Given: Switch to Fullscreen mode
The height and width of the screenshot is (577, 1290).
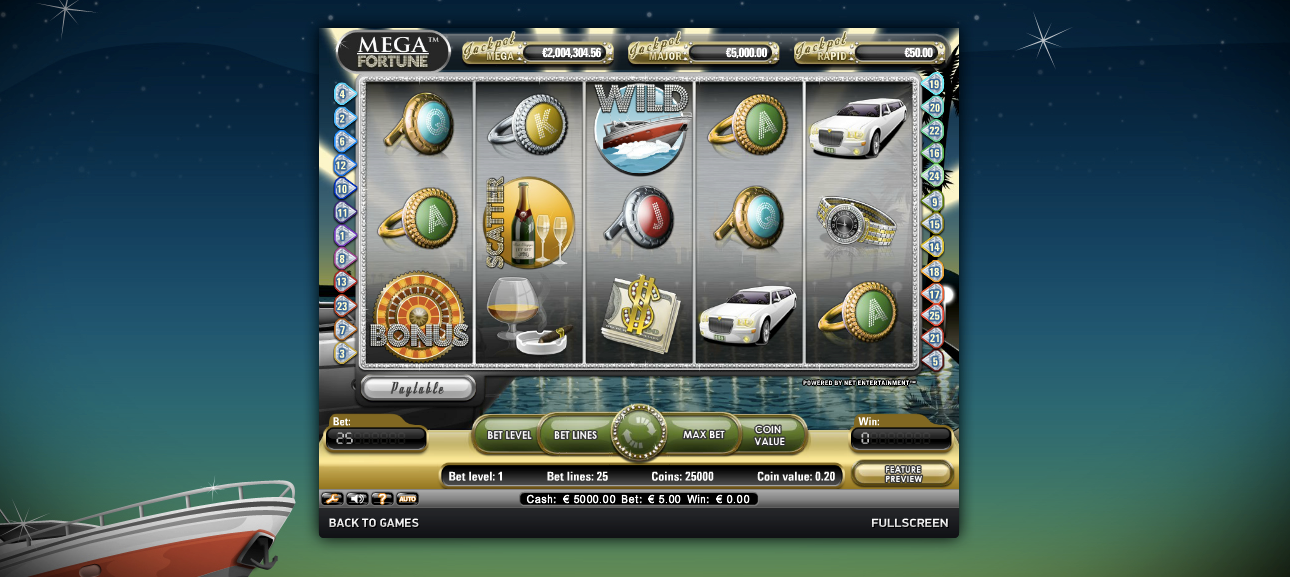Looking at the screenshot, I should coord(909,523).
